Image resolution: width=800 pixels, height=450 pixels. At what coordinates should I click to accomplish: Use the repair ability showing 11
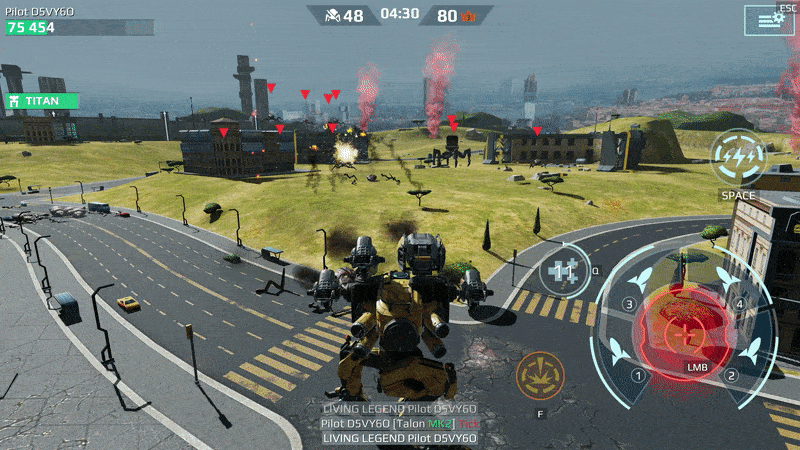565,271
